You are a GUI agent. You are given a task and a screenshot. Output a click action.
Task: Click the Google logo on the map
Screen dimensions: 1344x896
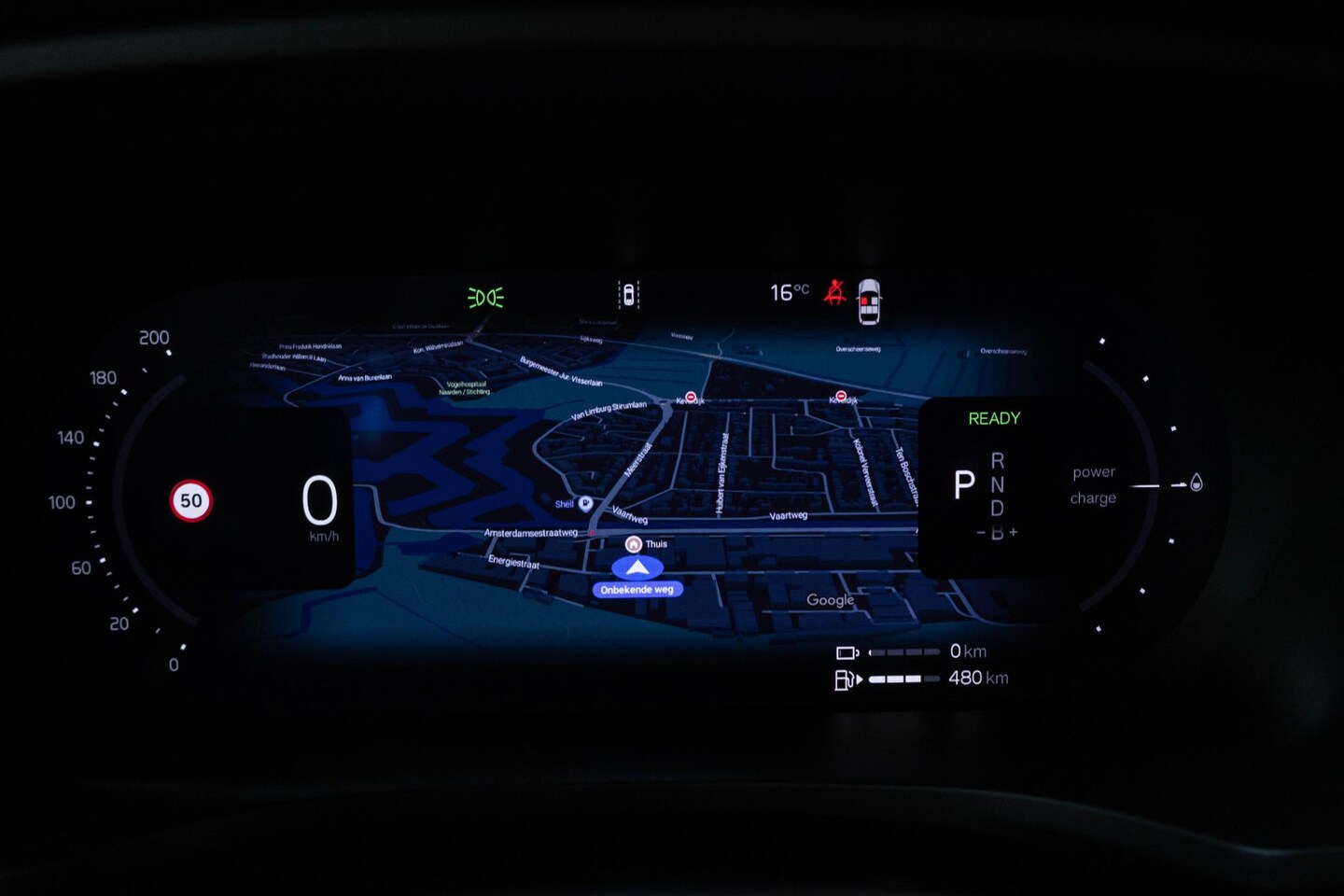coord(830,600)
